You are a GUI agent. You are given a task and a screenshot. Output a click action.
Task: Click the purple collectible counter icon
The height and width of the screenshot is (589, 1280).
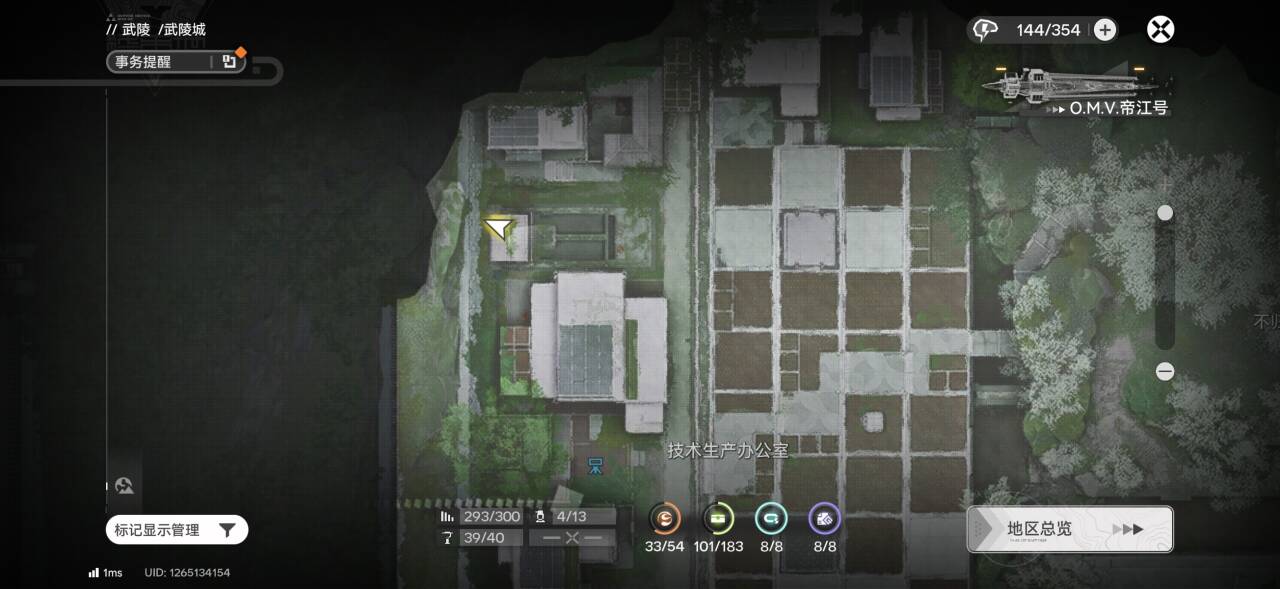(x=824, y=518)
